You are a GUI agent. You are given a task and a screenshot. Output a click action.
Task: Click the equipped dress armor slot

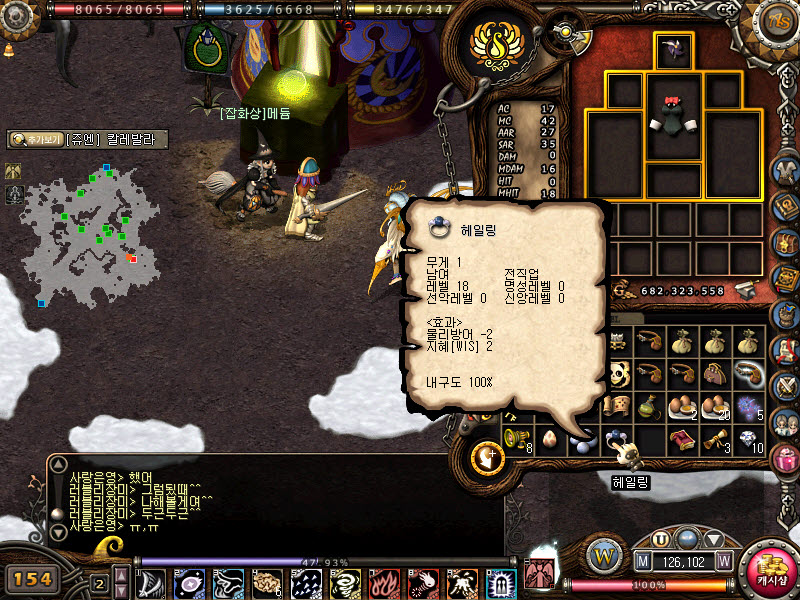(x=674, y=120)
